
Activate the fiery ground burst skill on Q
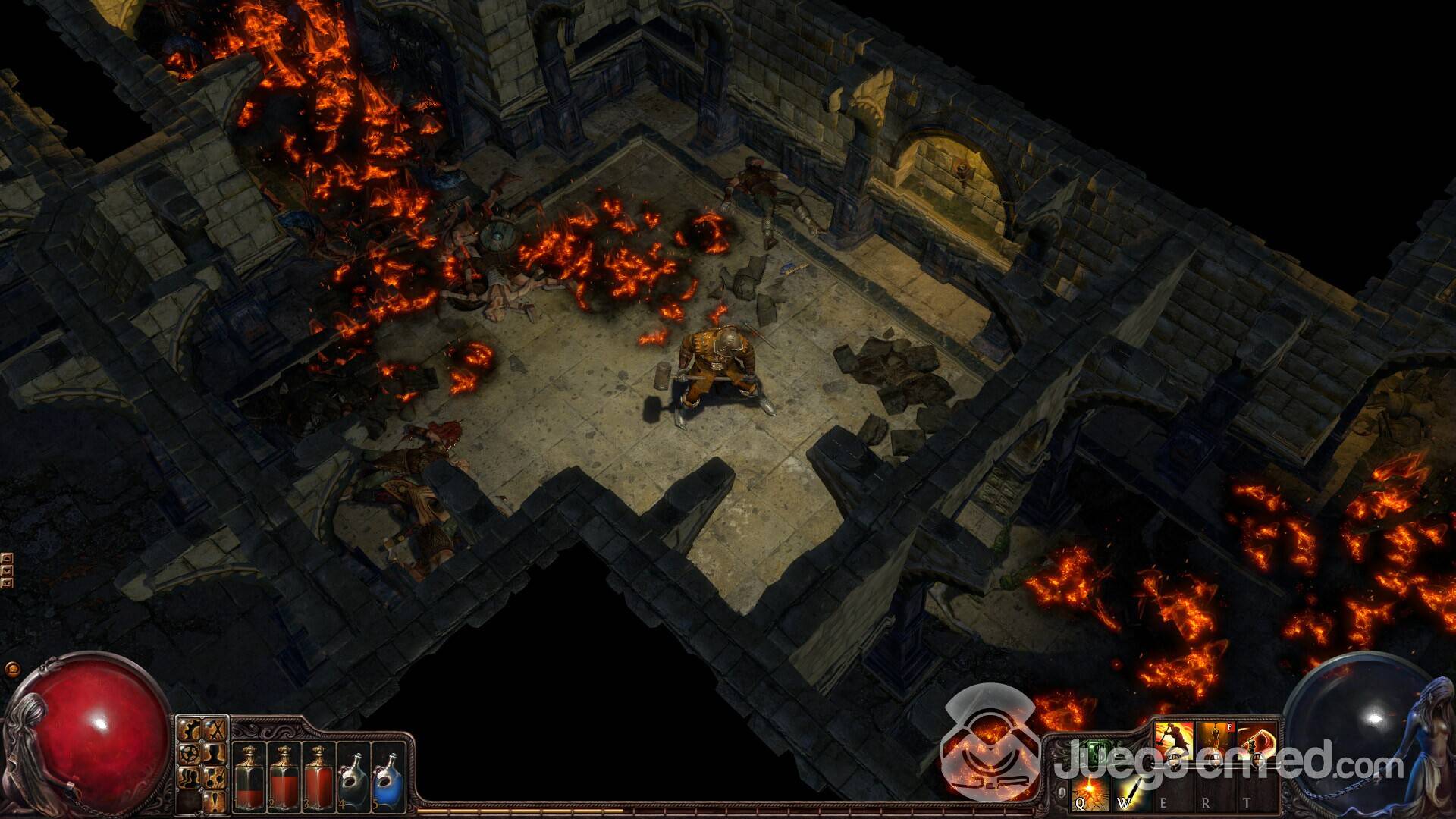point(1089,793)
